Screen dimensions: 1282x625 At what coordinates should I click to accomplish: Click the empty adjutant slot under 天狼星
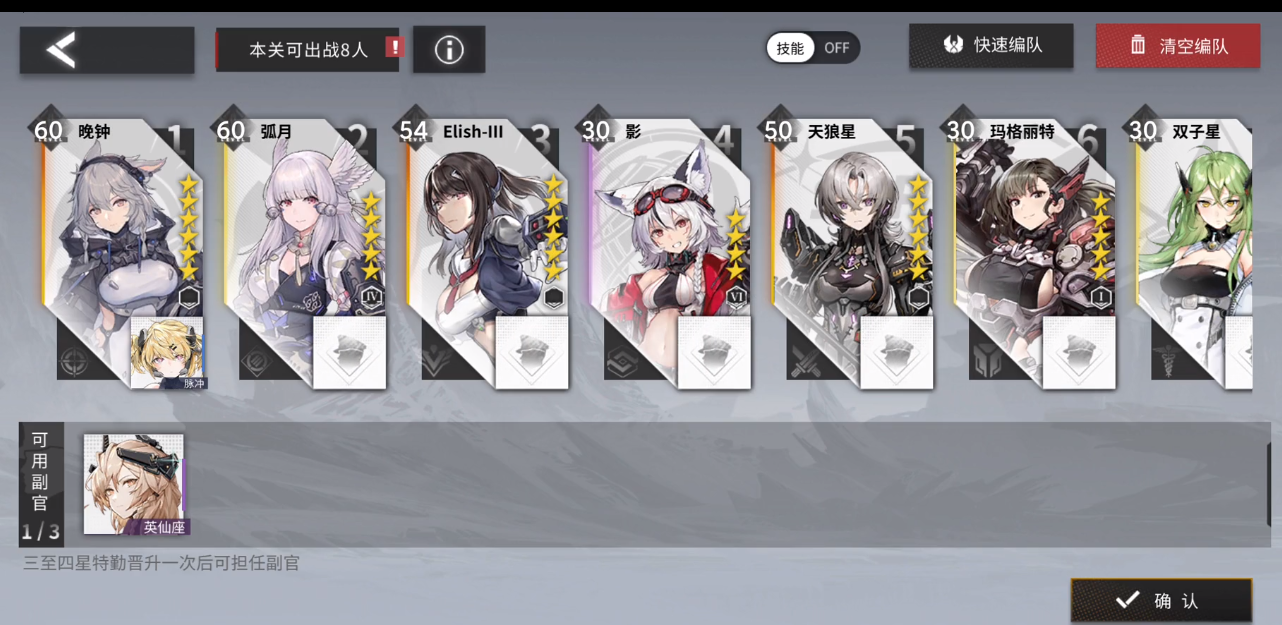(x=896, y=352)
